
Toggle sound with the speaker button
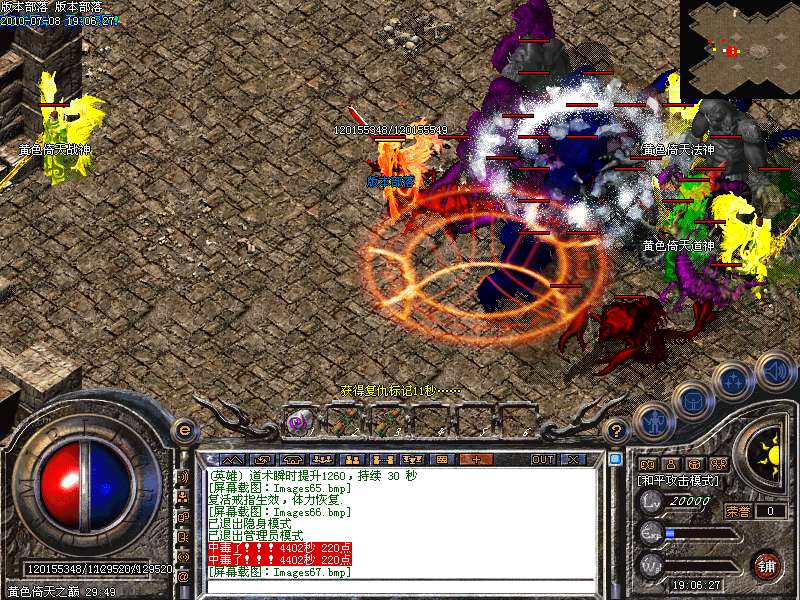tap(776, 373)
